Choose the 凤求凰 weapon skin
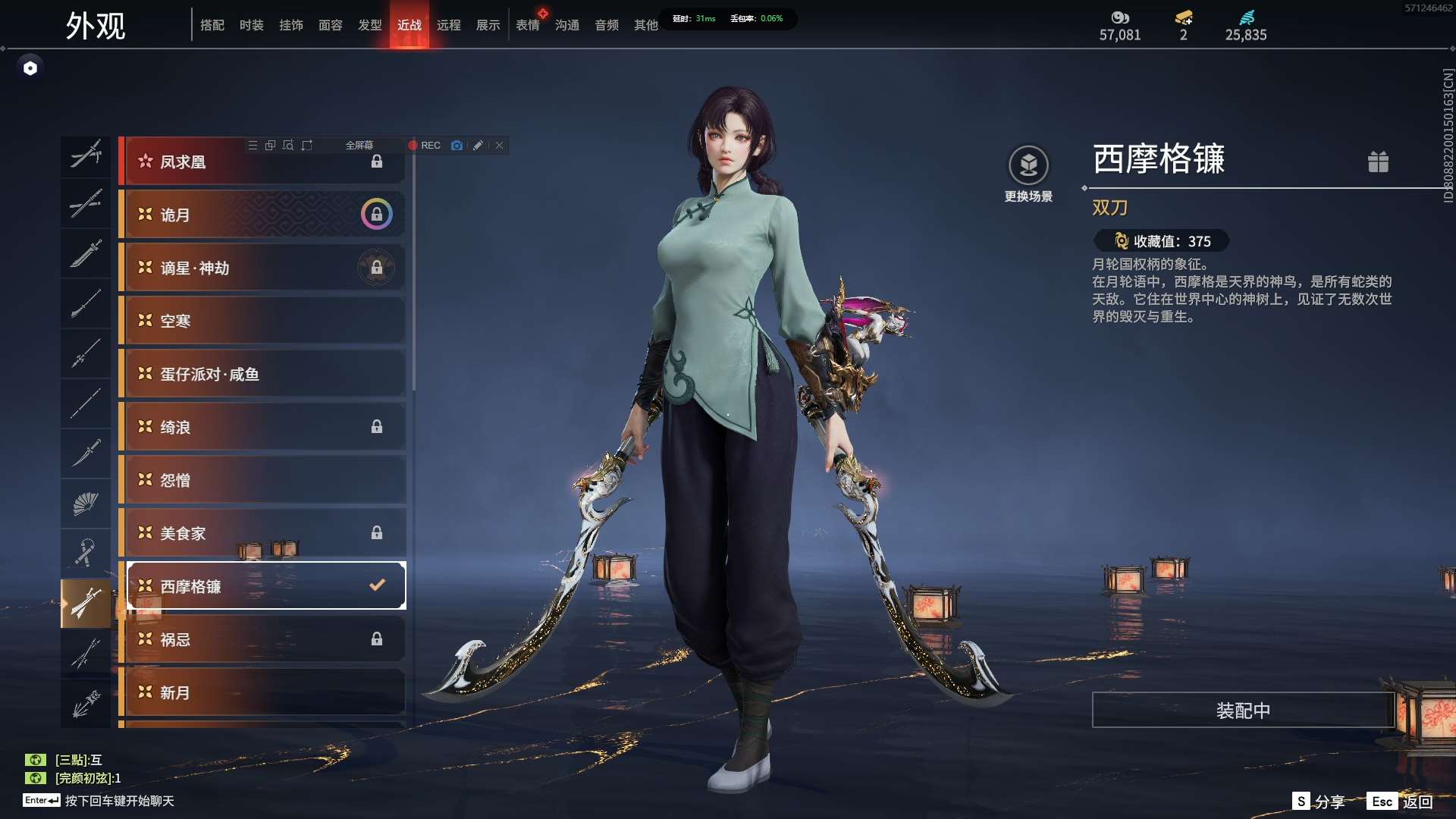The image size is (1456, 819). (262, 162)
